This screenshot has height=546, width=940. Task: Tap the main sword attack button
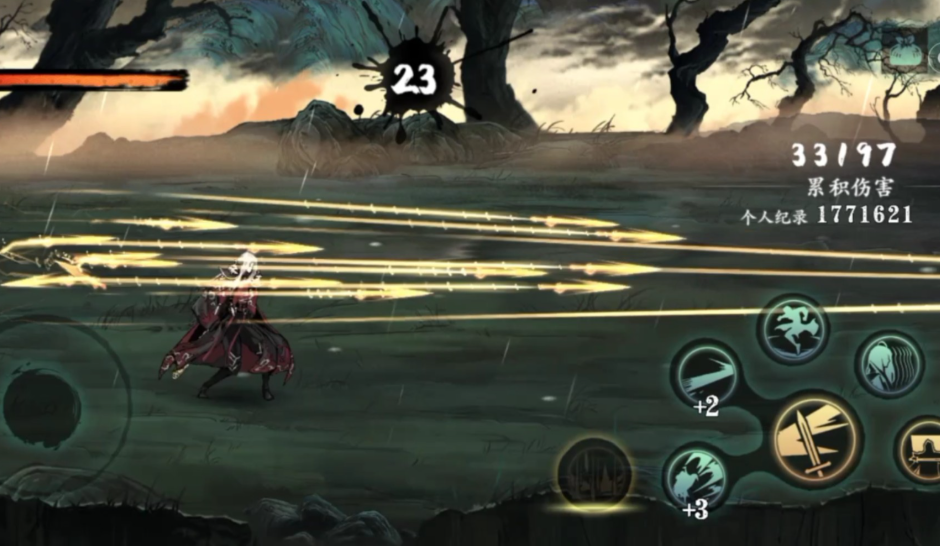click(816, 440)
